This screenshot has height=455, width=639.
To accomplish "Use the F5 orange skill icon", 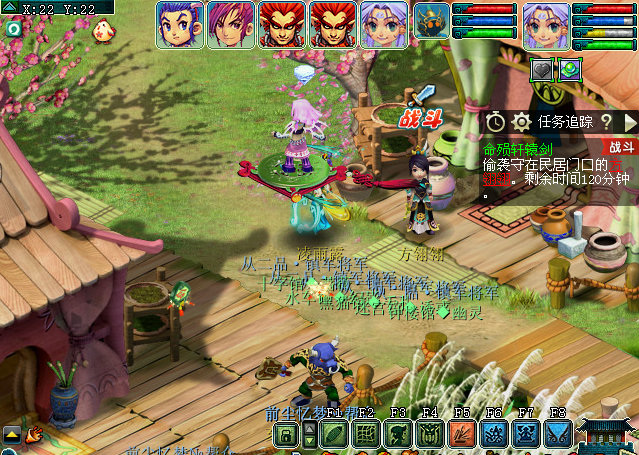I will [x=462, y=434].
